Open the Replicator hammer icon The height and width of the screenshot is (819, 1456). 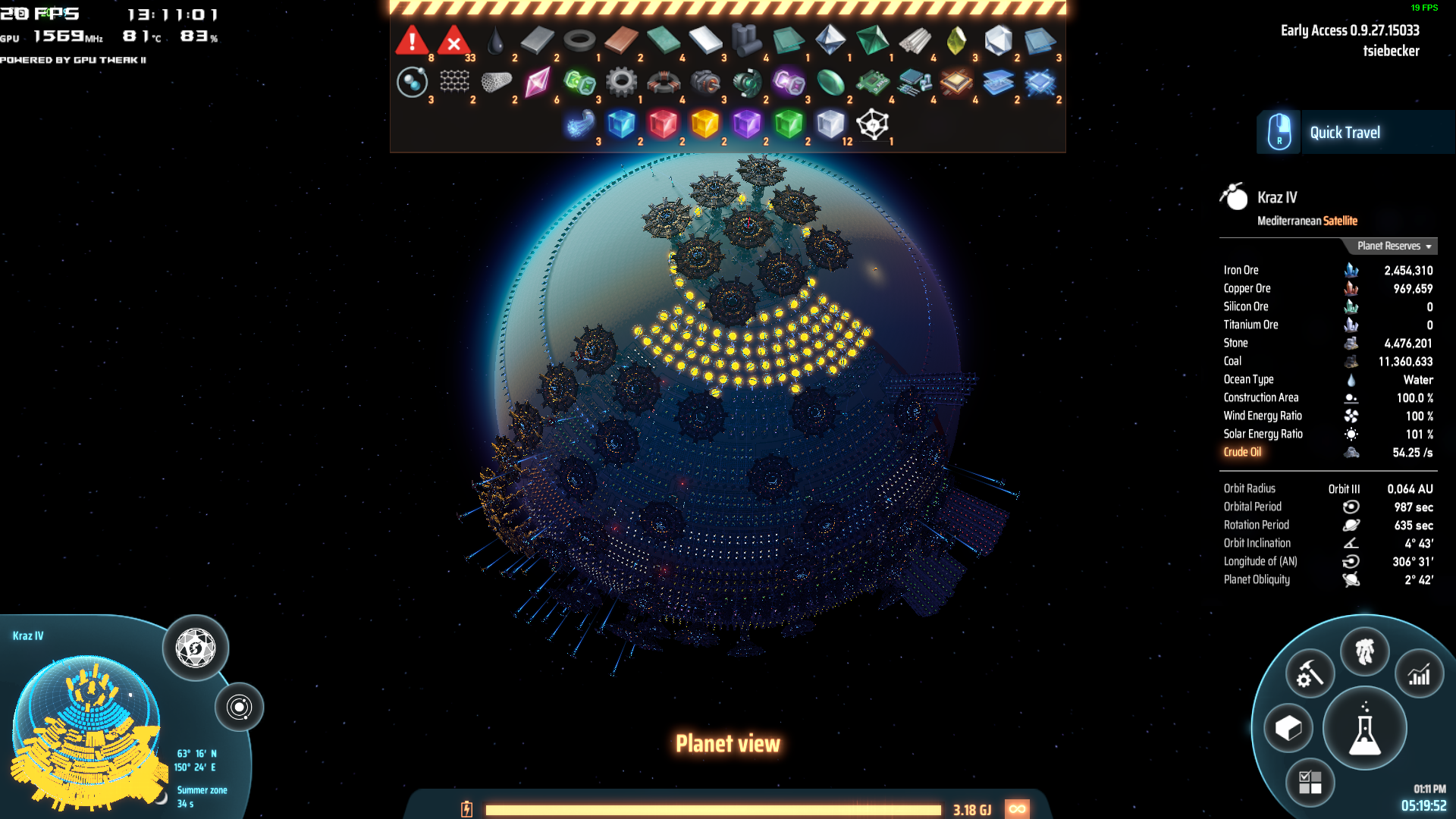pyautogui.click(x=1309, y=672)
